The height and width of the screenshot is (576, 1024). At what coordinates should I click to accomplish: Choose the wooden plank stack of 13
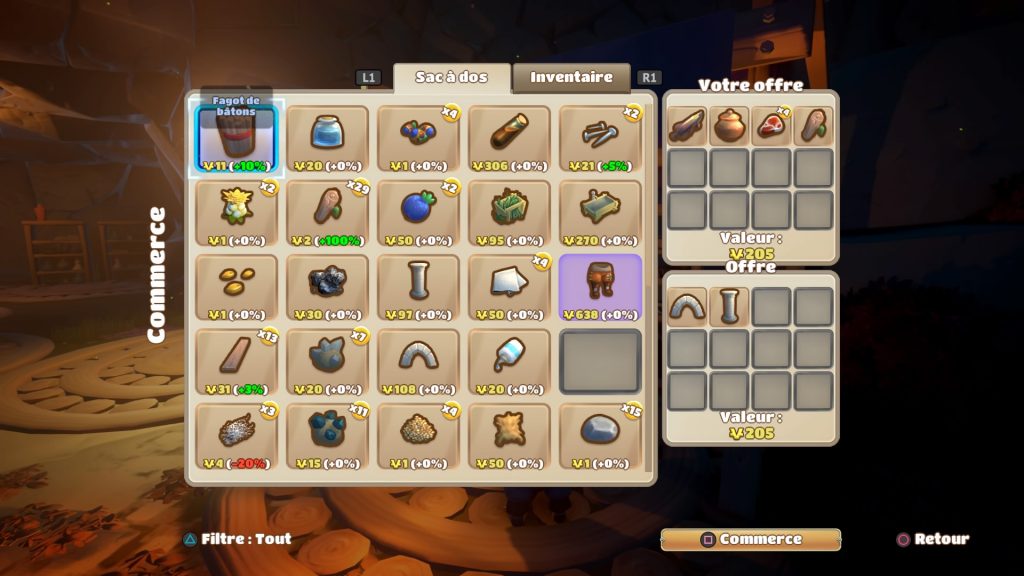[237, 361]
